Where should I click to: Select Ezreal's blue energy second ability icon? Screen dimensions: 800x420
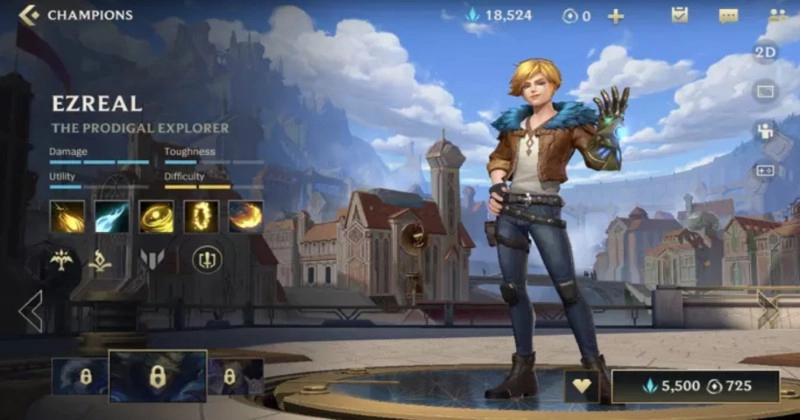point(112,217)
